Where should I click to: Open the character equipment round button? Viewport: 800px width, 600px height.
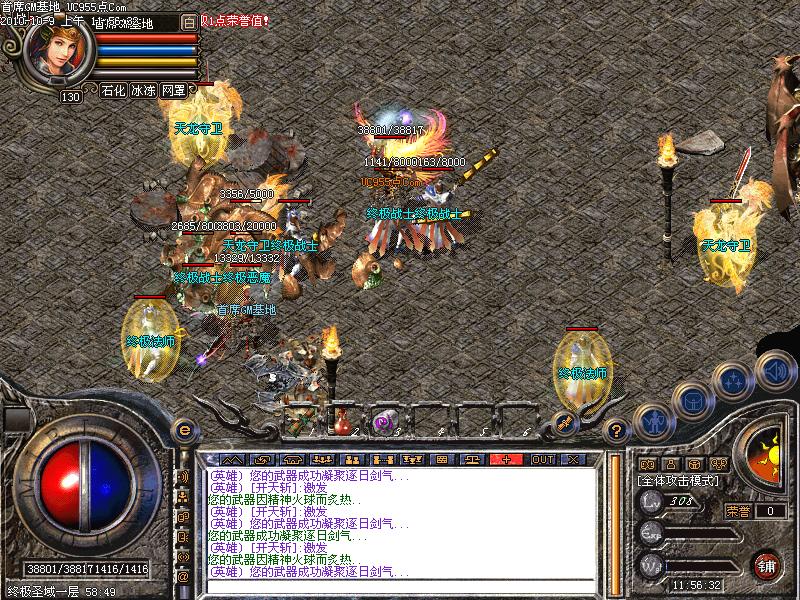click(x=653, y=423)
